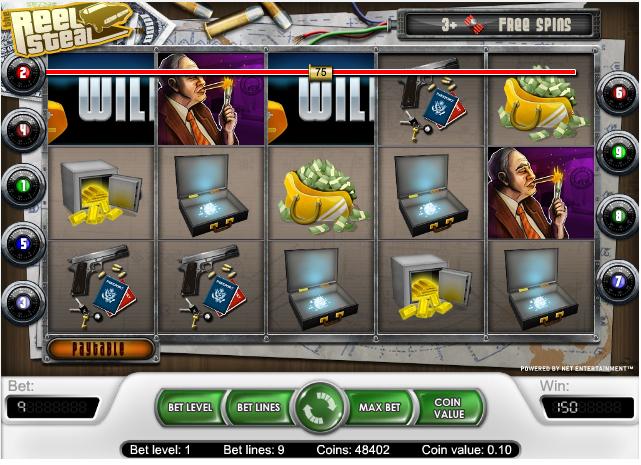This screenshot has height=465, width=641.
Task: Choose payline number 1 marker
Action: [23, 185]
